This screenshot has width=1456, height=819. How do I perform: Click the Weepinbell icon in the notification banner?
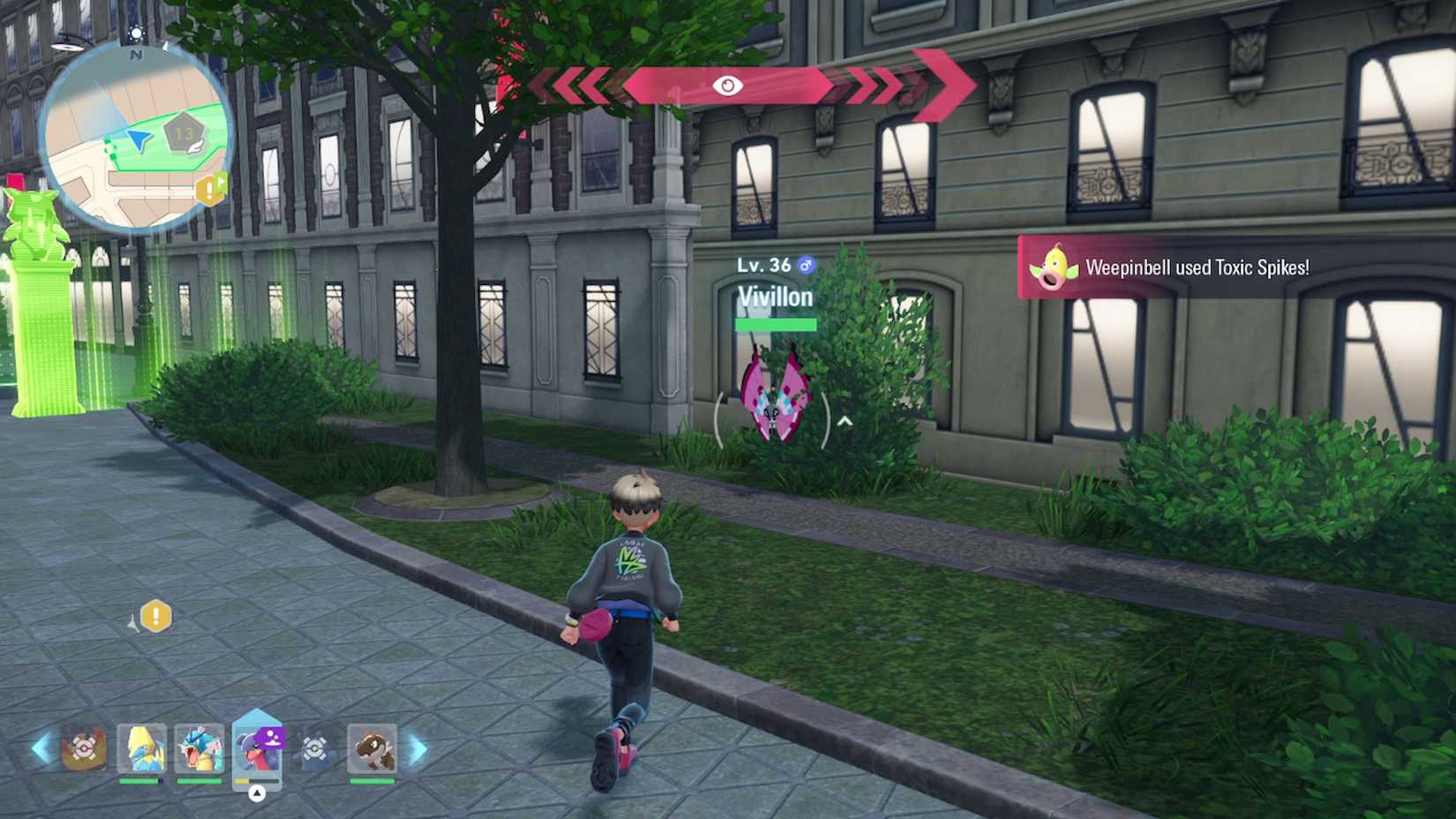(x=1054, y=267)
